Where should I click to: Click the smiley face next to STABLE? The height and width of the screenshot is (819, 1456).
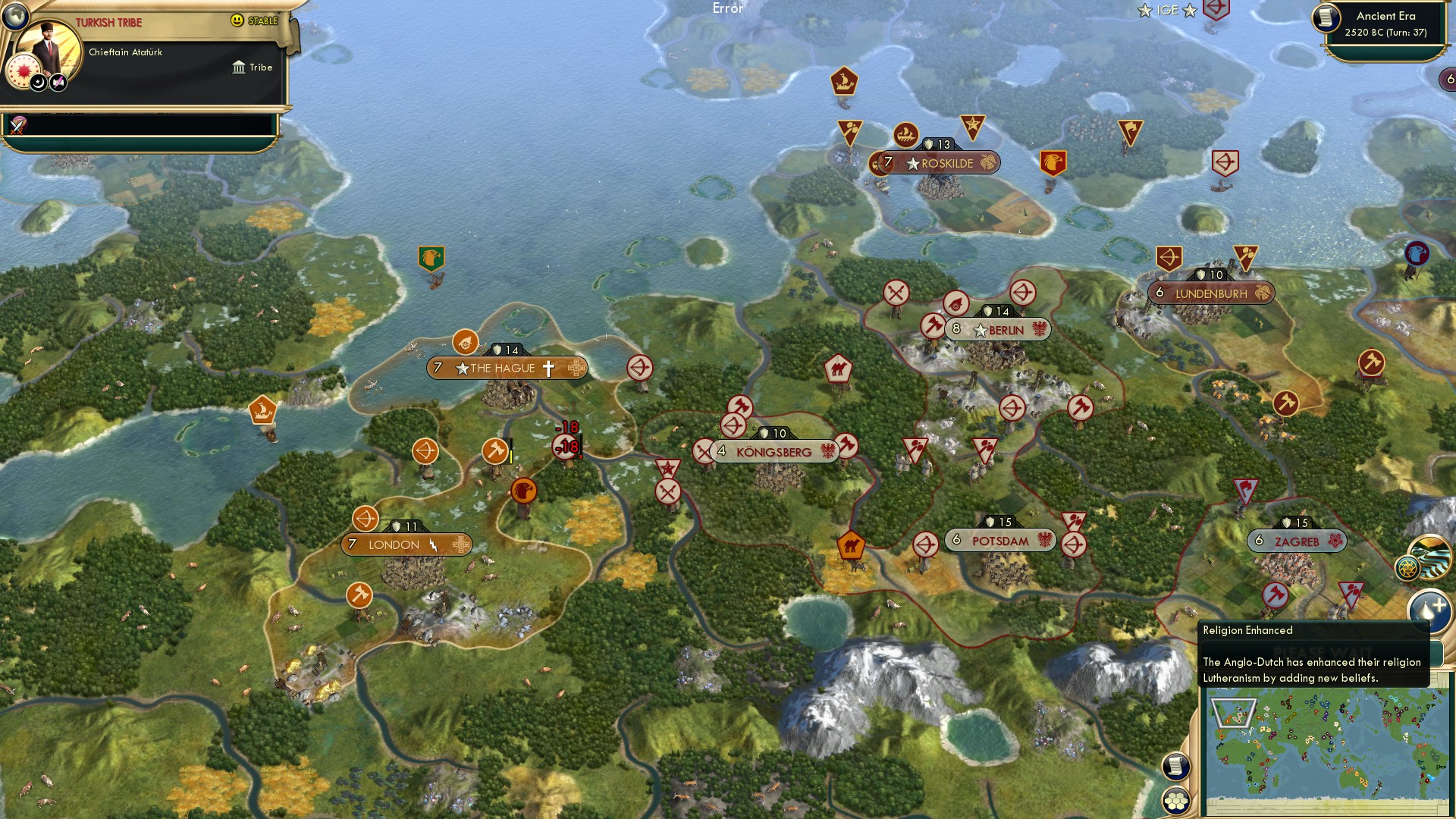[x=238, y=20]
